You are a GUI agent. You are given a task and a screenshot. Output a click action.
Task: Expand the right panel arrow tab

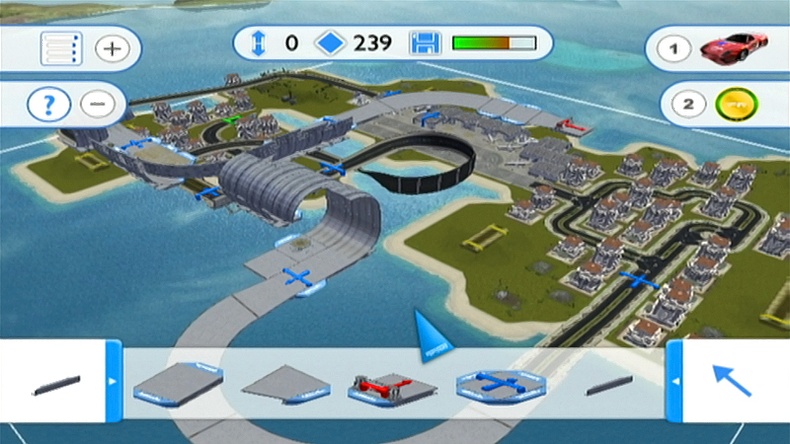675,381
